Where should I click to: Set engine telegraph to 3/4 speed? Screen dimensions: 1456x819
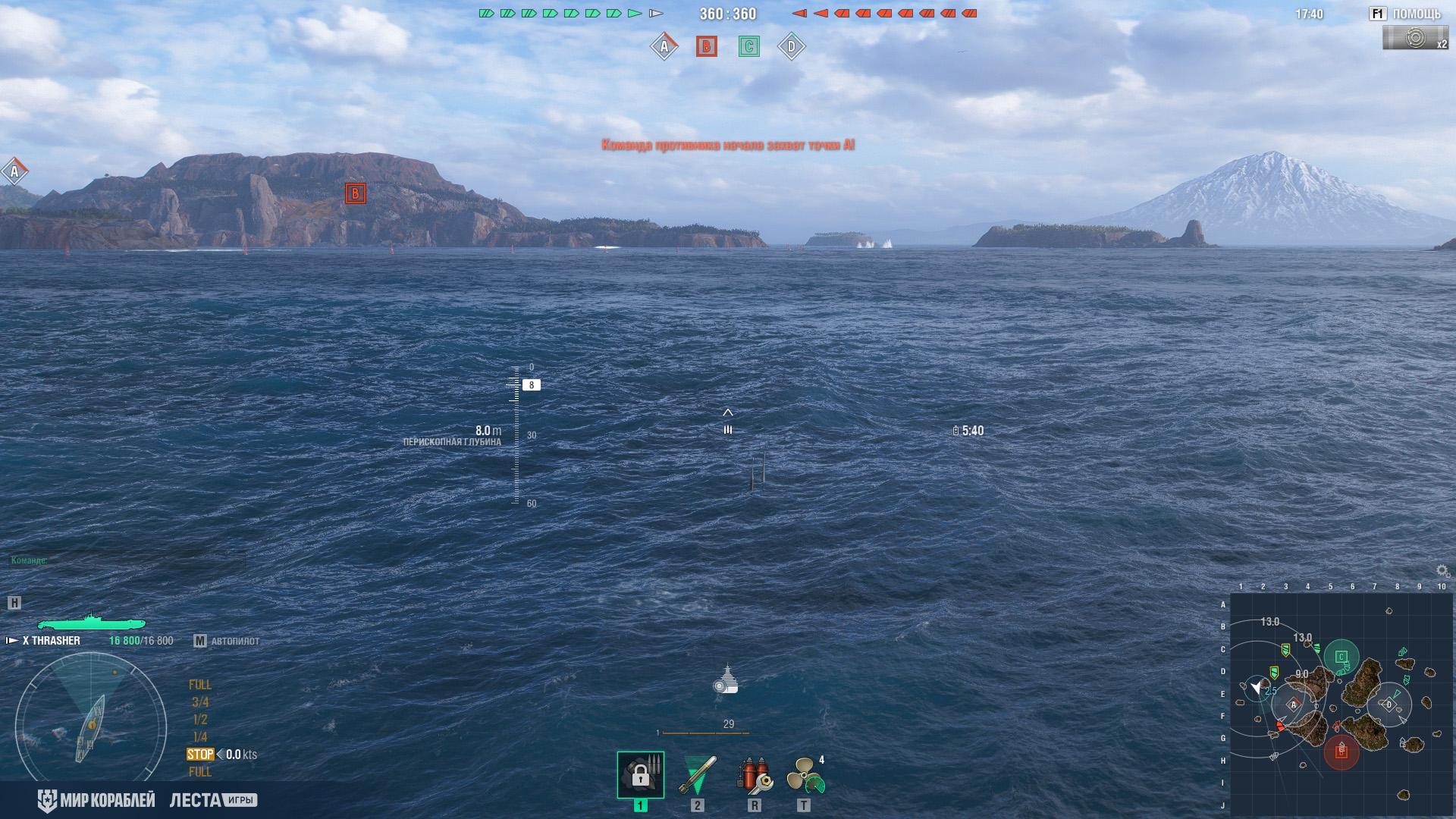200,702
